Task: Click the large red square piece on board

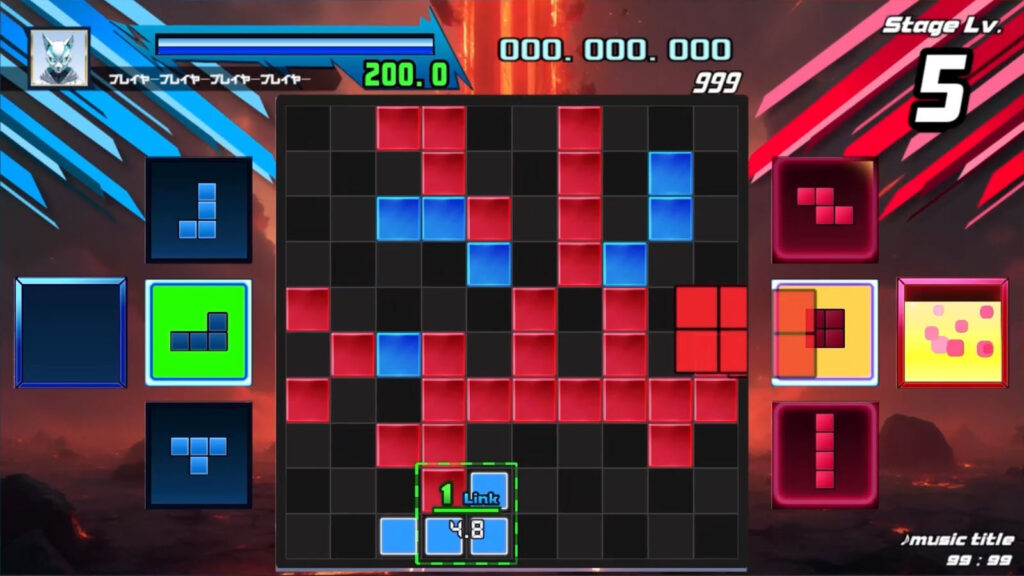Action: (711, 329)
